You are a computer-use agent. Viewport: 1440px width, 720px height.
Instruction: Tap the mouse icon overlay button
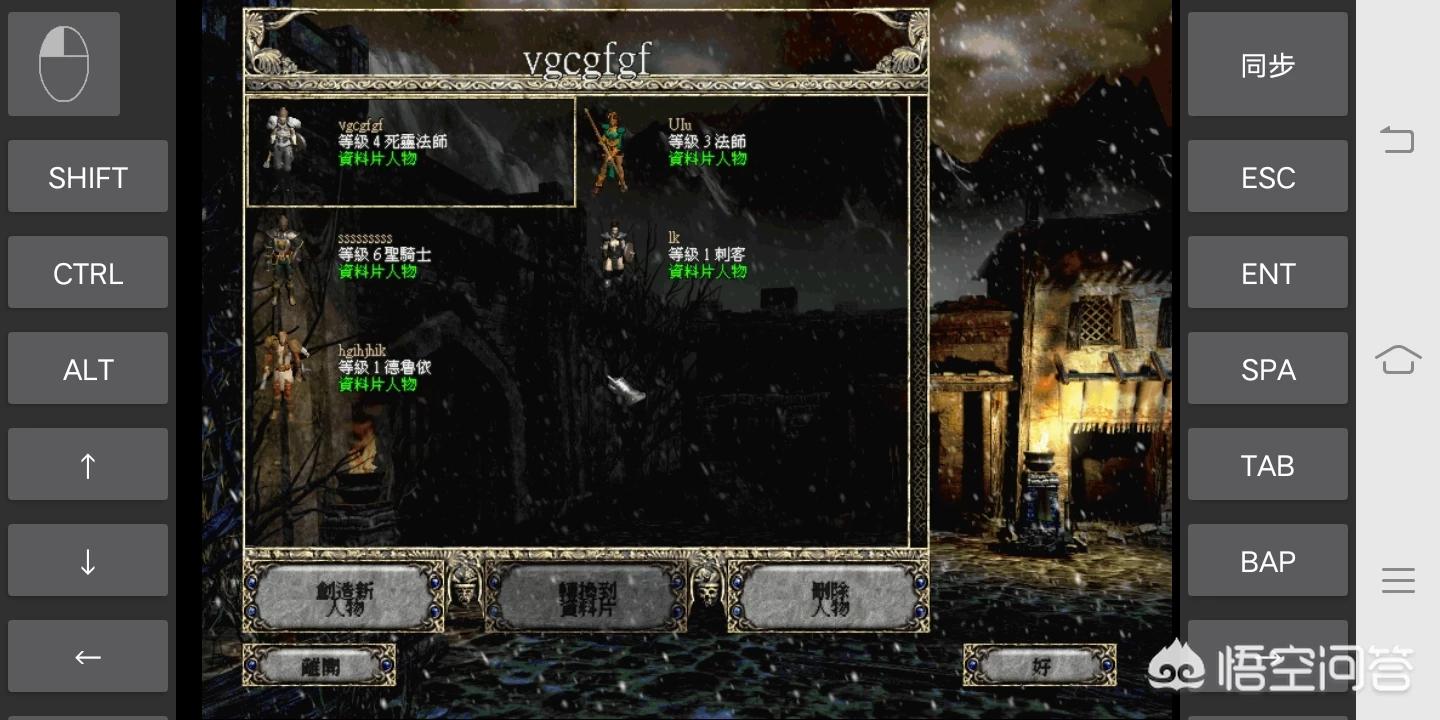point(64,64)
